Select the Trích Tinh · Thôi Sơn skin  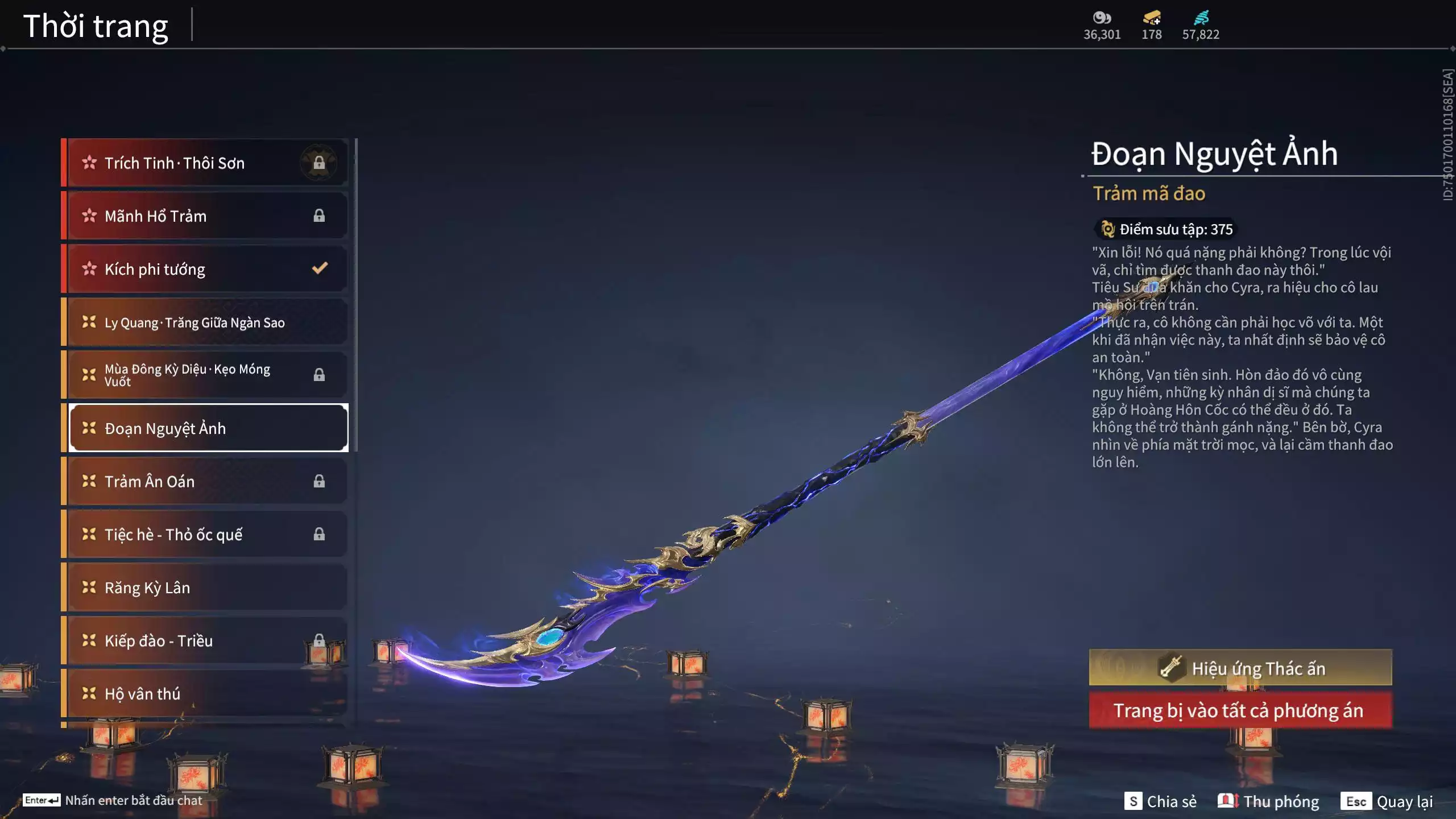(x=205, y=163)
